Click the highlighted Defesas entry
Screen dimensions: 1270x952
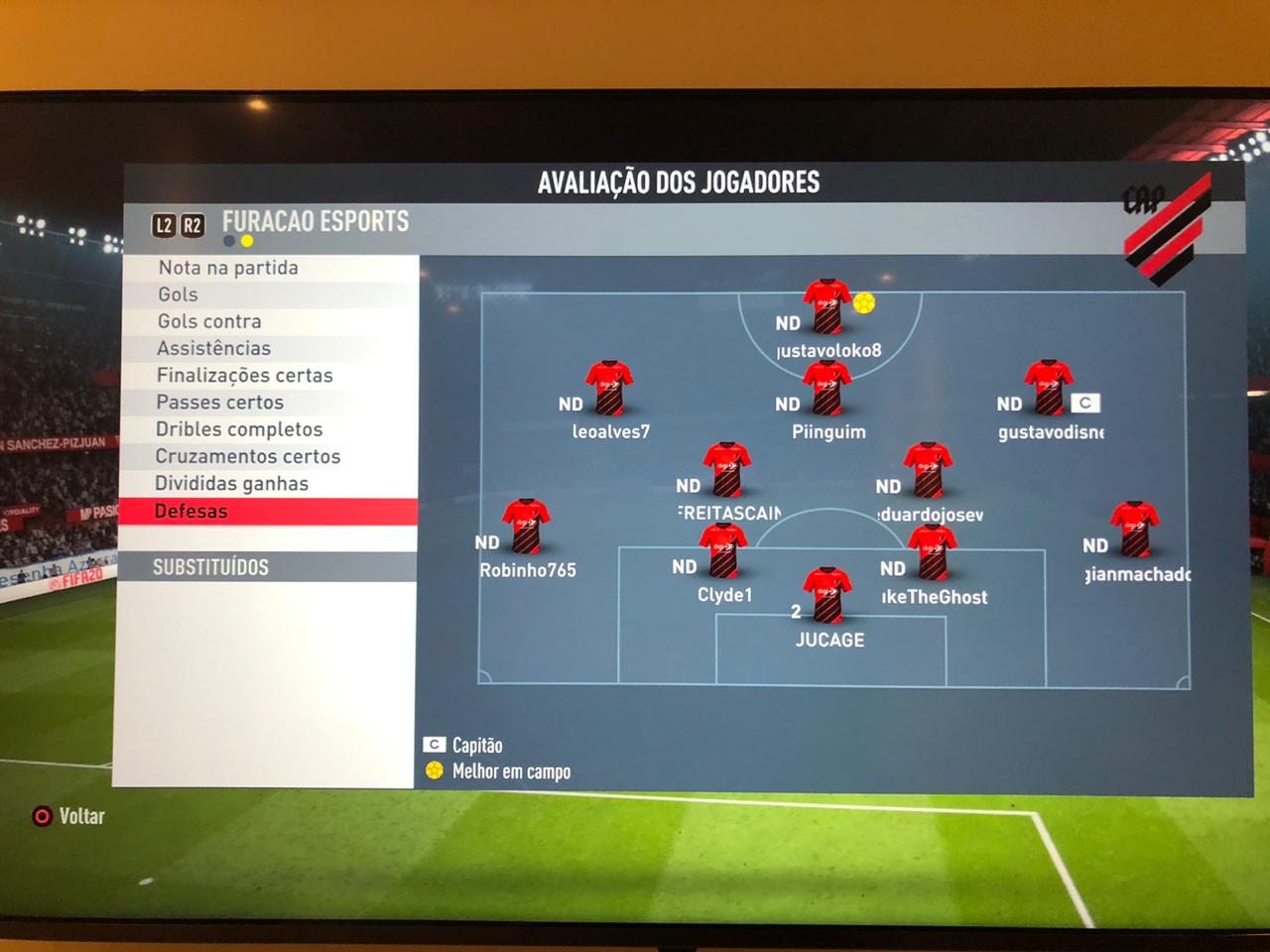click(x=190, y=511)
